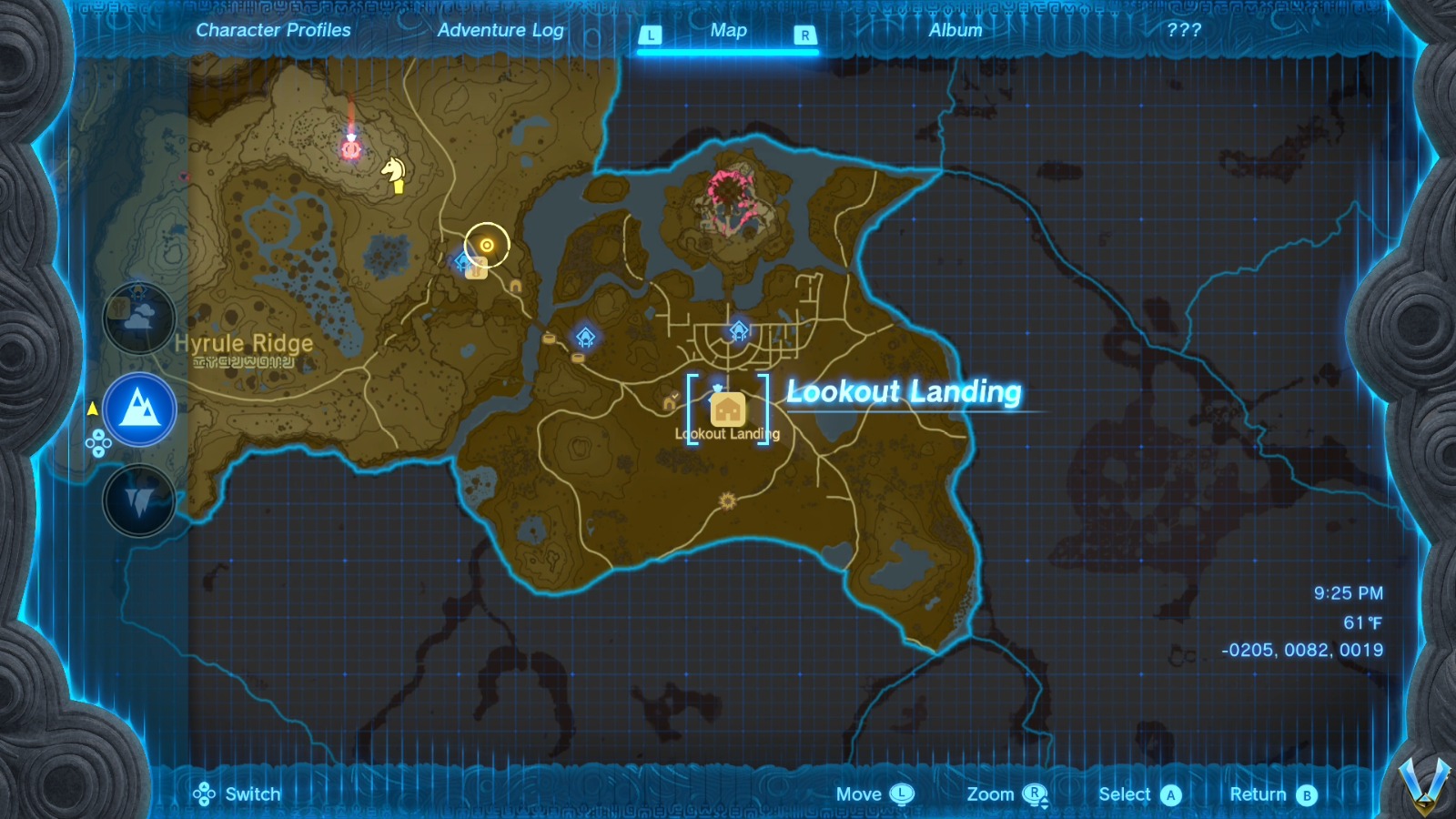Open the Adventure Log tab
The image size is (1456, 819).
click(501, 30)
